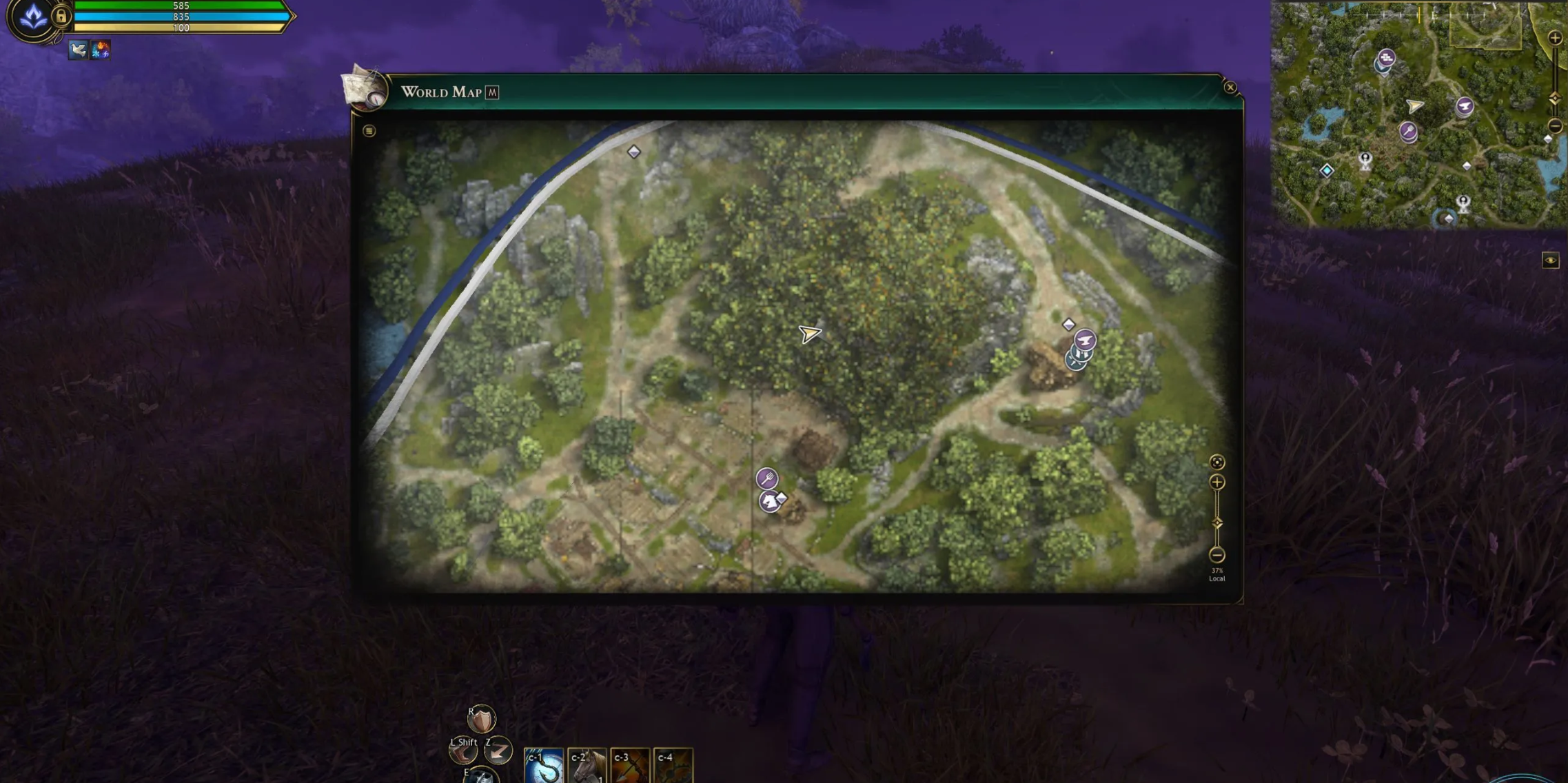Use the horse mount hotbar slot

click(x=587, y=766)
